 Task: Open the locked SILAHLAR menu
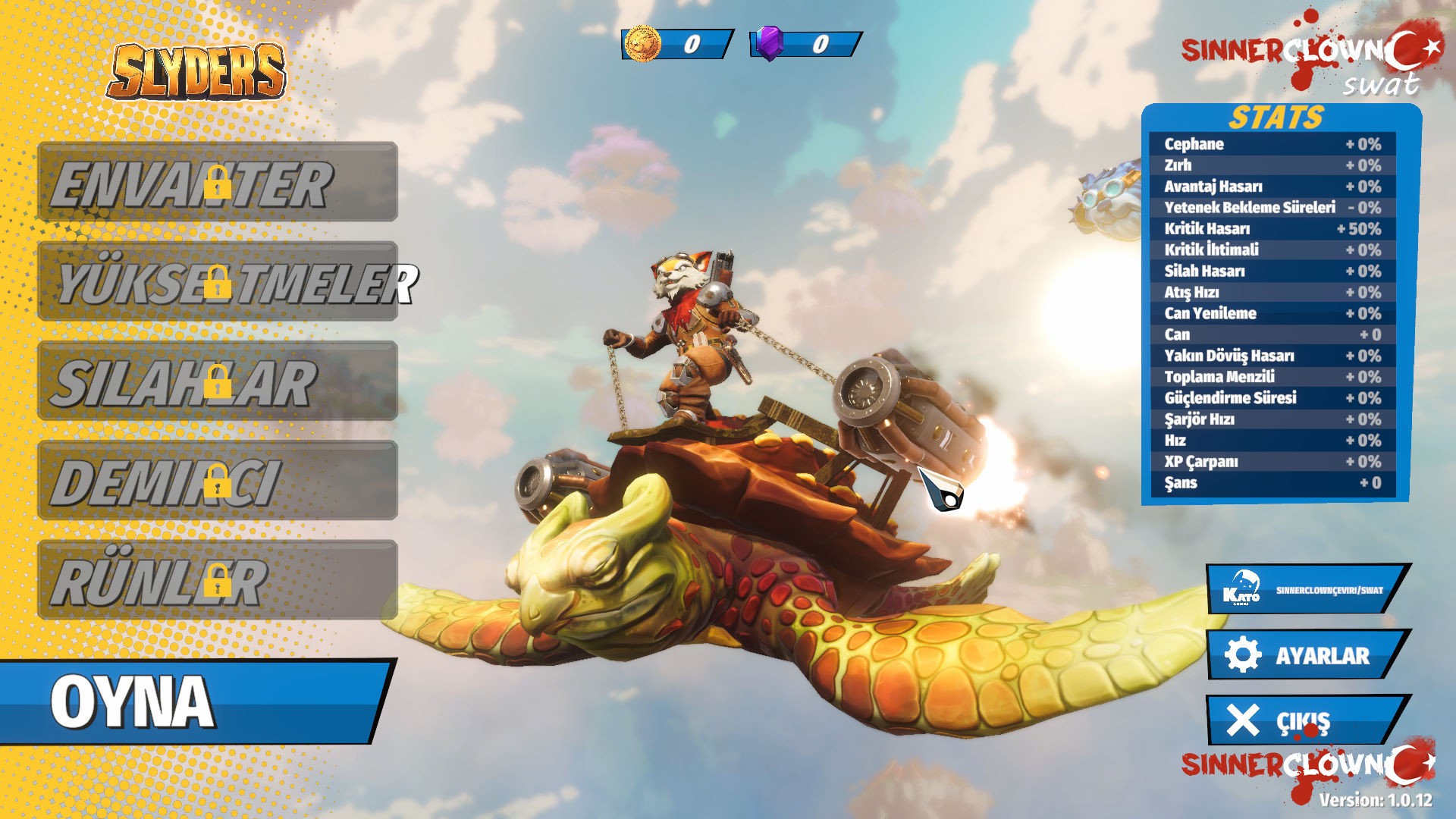(x=218, y=381)
